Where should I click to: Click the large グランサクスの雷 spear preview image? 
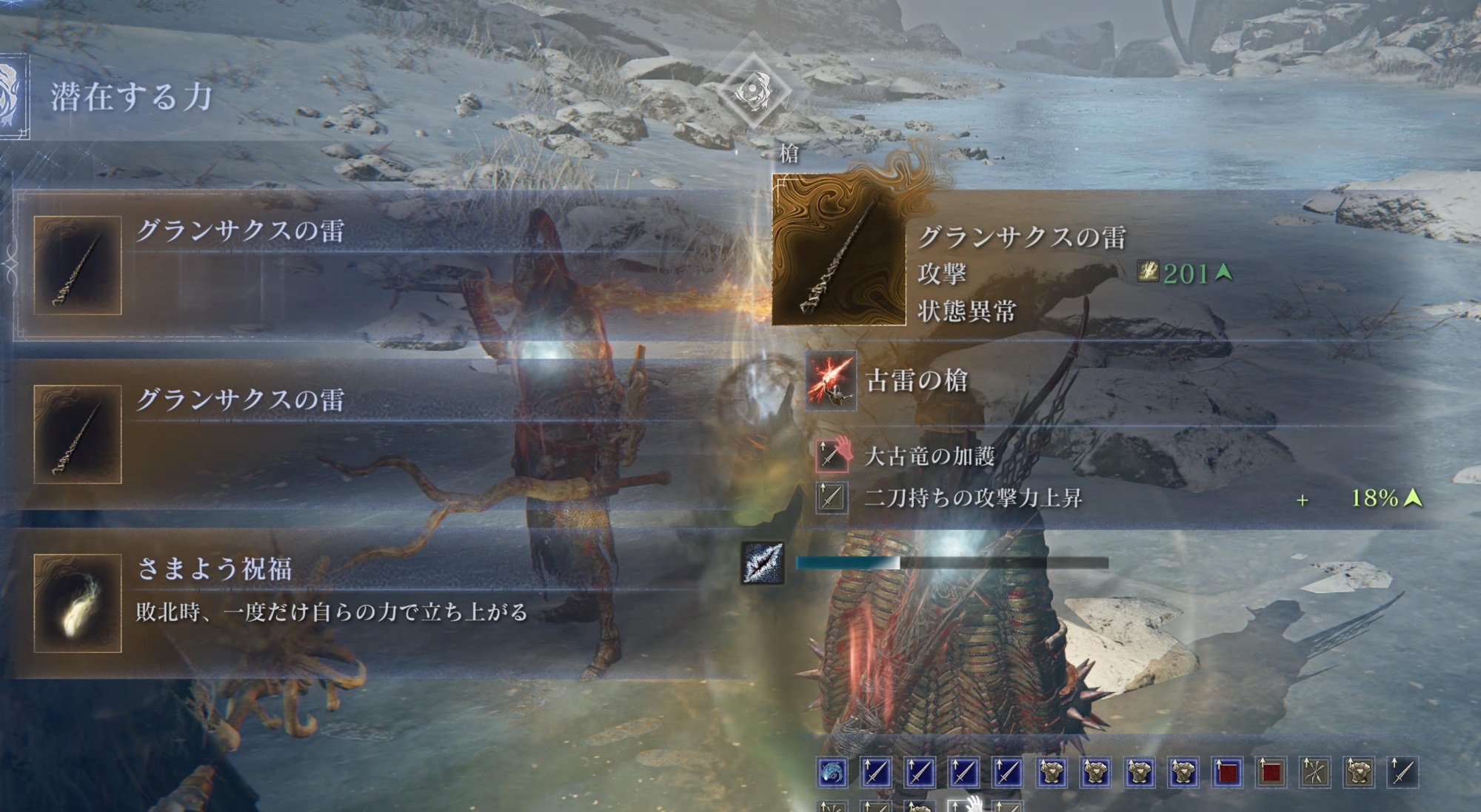[x=839, y=252]
